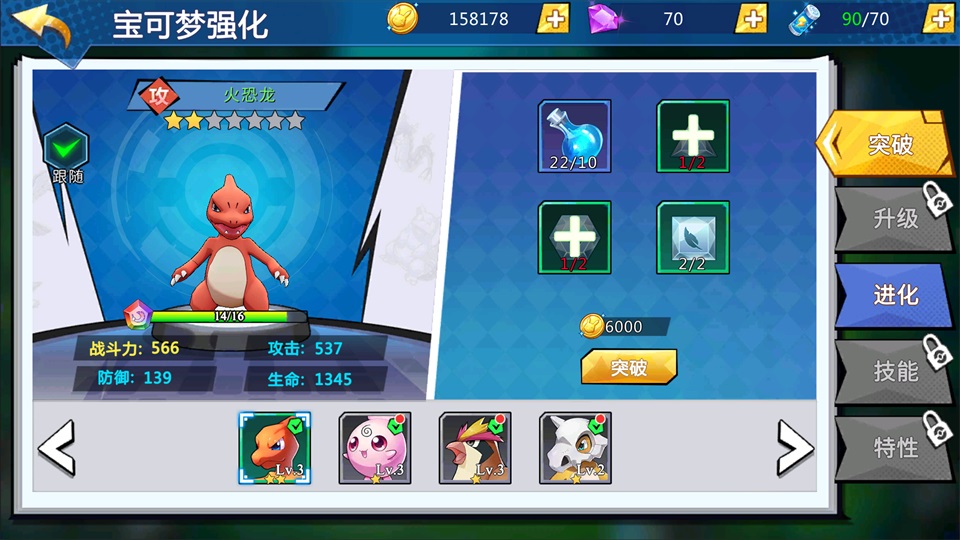Switch to the 进化 evolution tab
Image resolution: width=960 pixels, height=540 pixels.
(890, 295)
